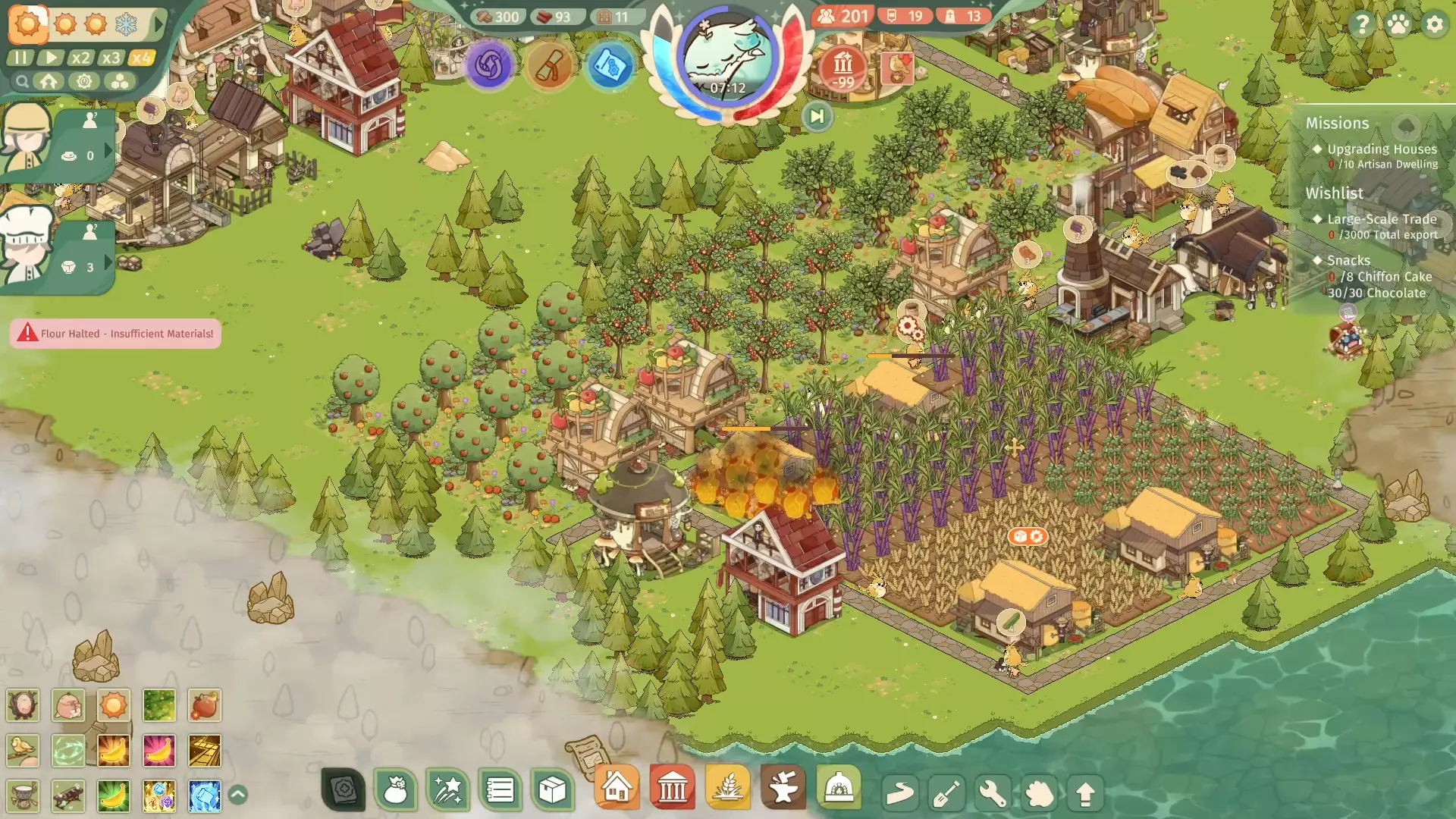The height and width of the screenshot is (819, 1456).
Task: Open the farming build category
Action: coord(727,788)
